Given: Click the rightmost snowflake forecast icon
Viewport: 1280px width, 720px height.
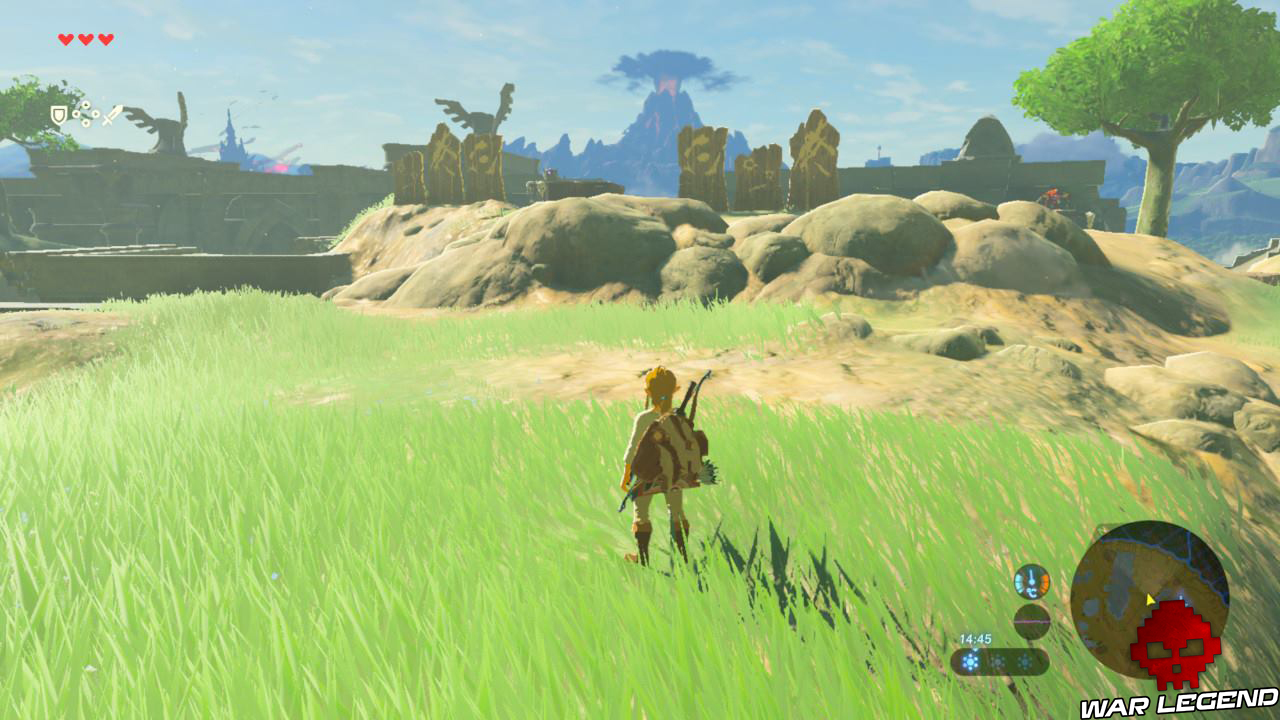Looking at the screenshot, I should click(x=1024, y=661).
